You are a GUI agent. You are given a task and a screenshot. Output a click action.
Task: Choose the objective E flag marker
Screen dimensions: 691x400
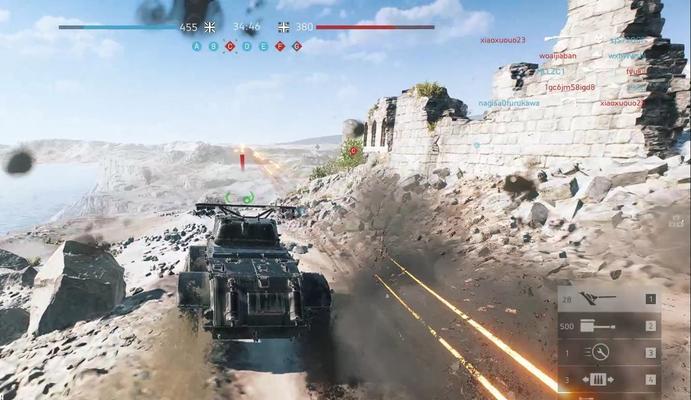(x=264, y=46)
